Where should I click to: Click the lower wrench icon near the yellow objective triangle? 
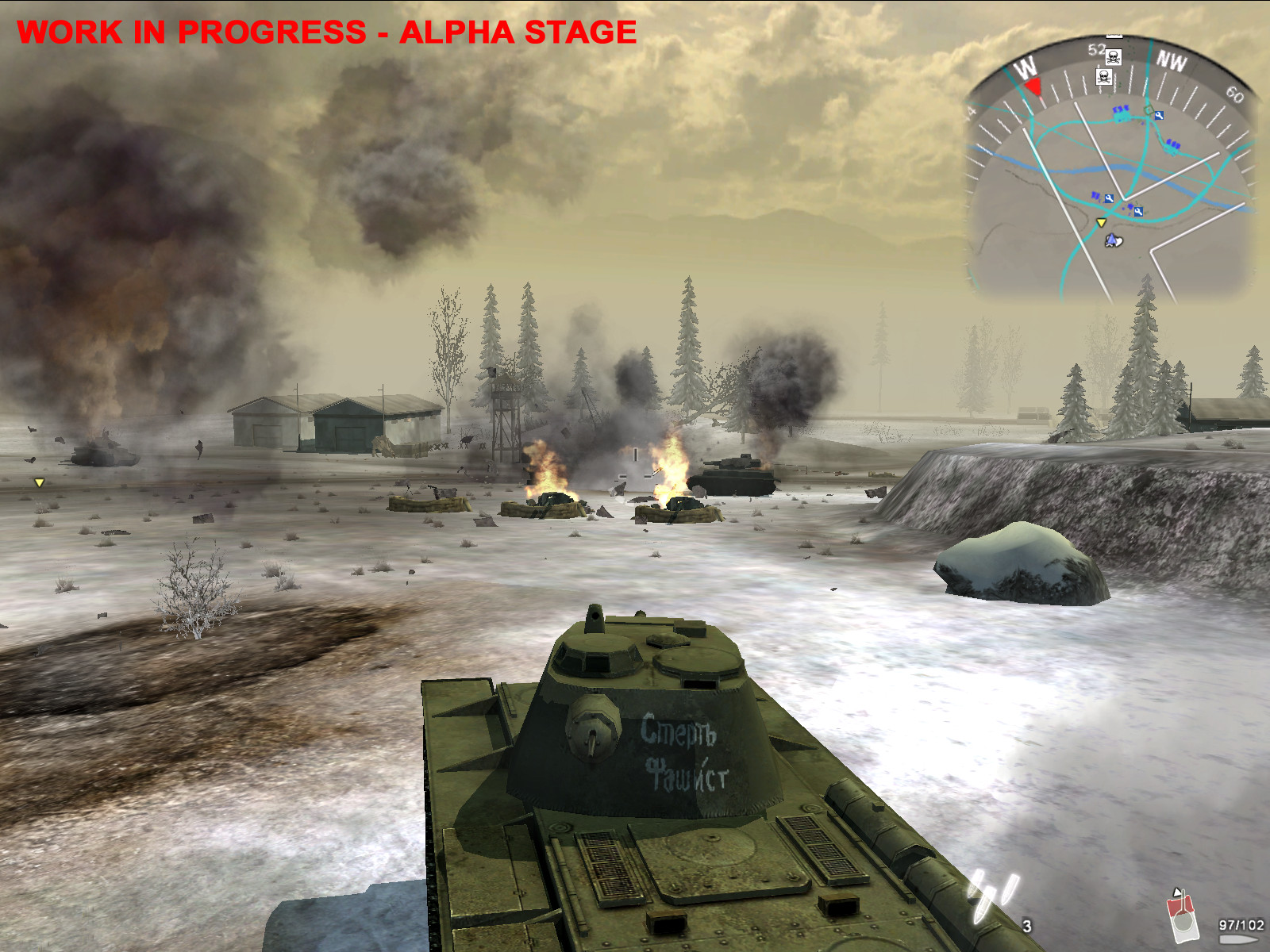click(x=1138, y=211)
